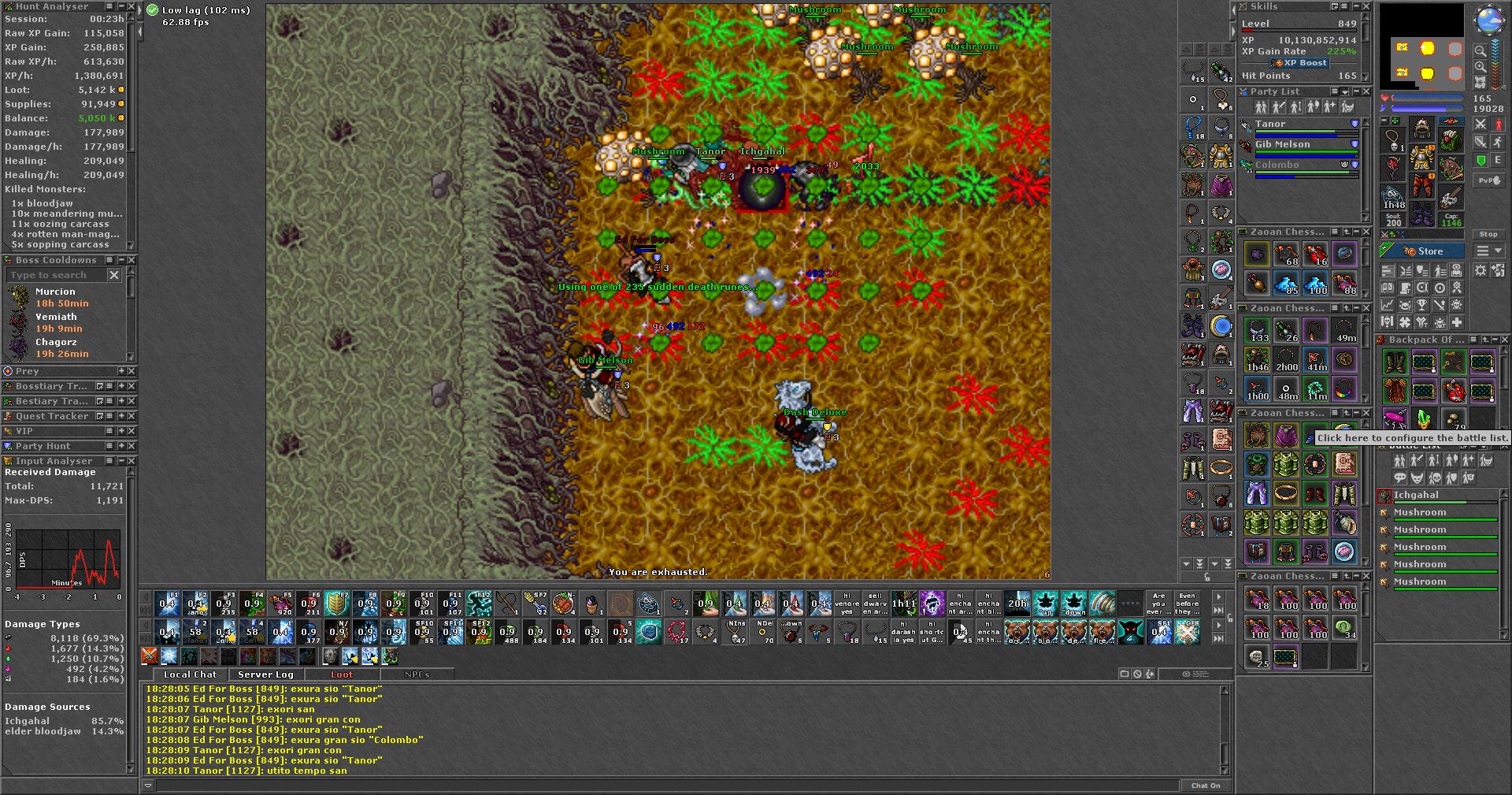Switch to the Server Log tab
The height and width of the screenshot is (795, 1512).
(x=265, y=674)
